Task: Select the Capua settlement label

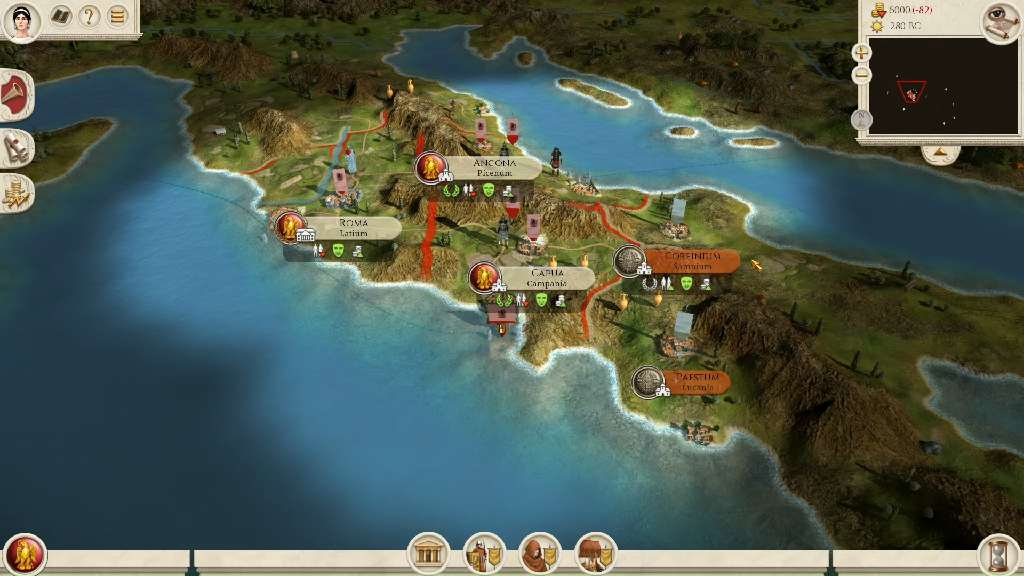Action: click(546, 277)
